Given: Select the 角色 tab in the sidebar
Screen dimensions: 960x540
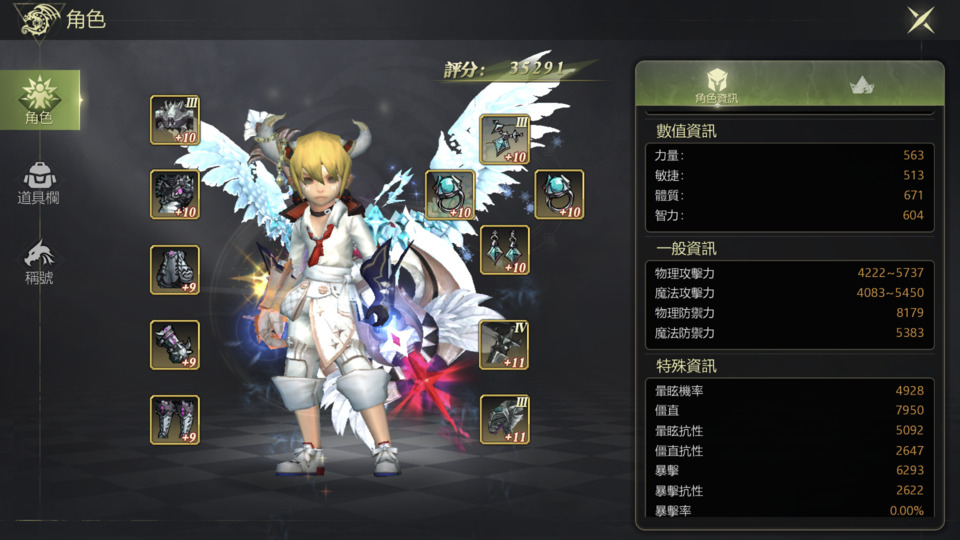Looking at the screenshot, I should [x=39, y=100].
